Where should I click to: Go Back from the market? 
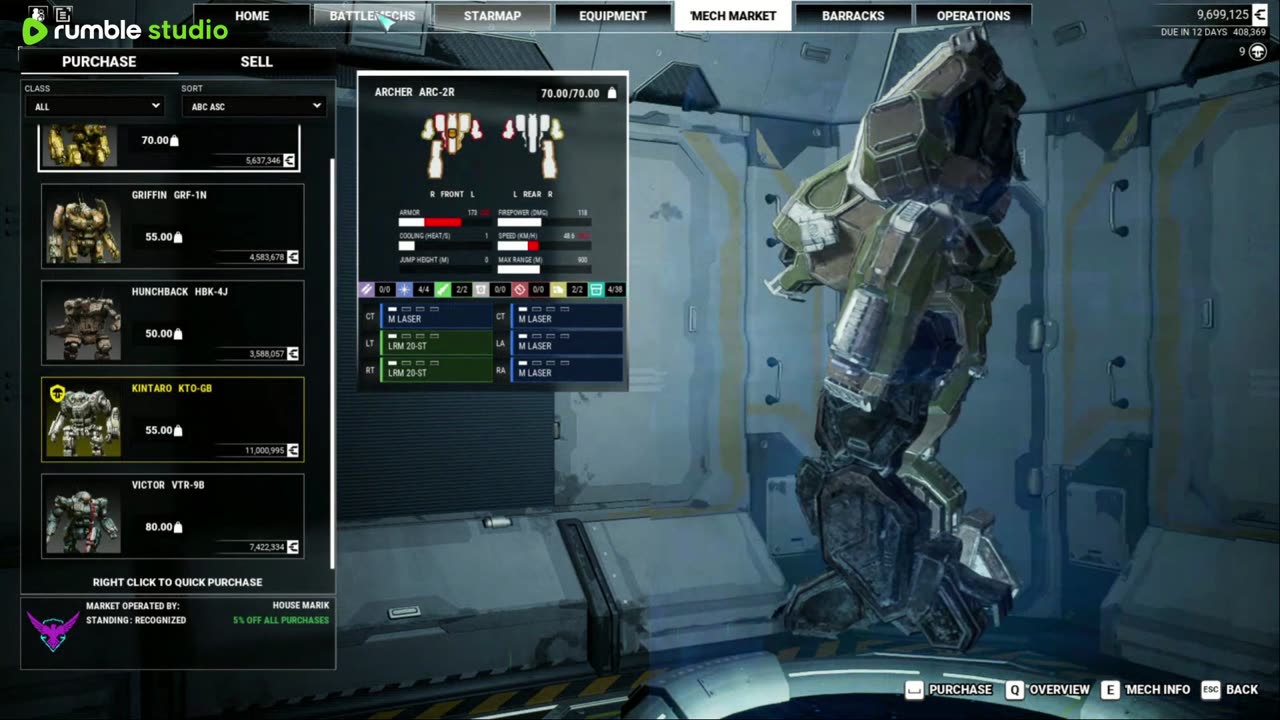click(1230, 690)
